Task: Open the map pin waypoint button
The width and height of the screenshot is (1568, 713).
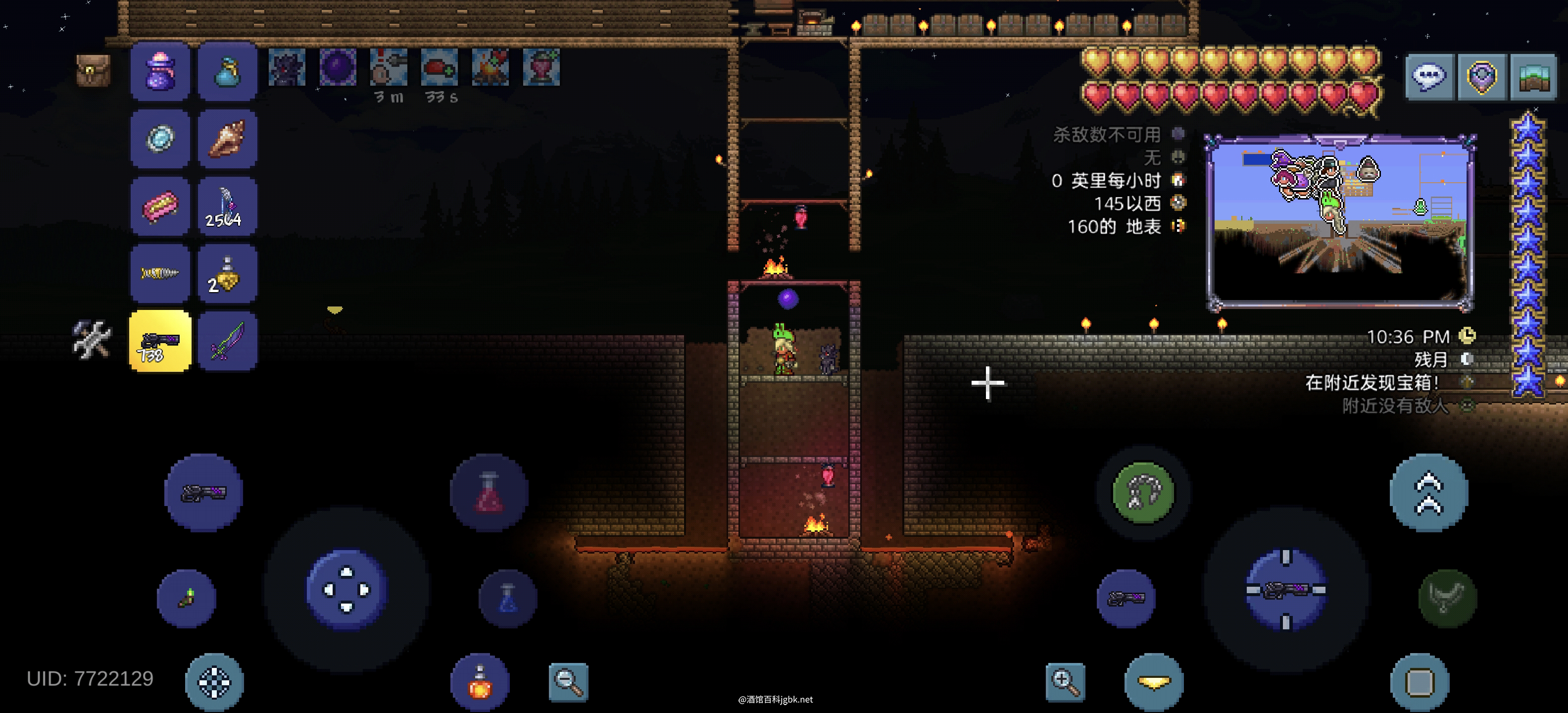Action: [x=1481, y=77]
